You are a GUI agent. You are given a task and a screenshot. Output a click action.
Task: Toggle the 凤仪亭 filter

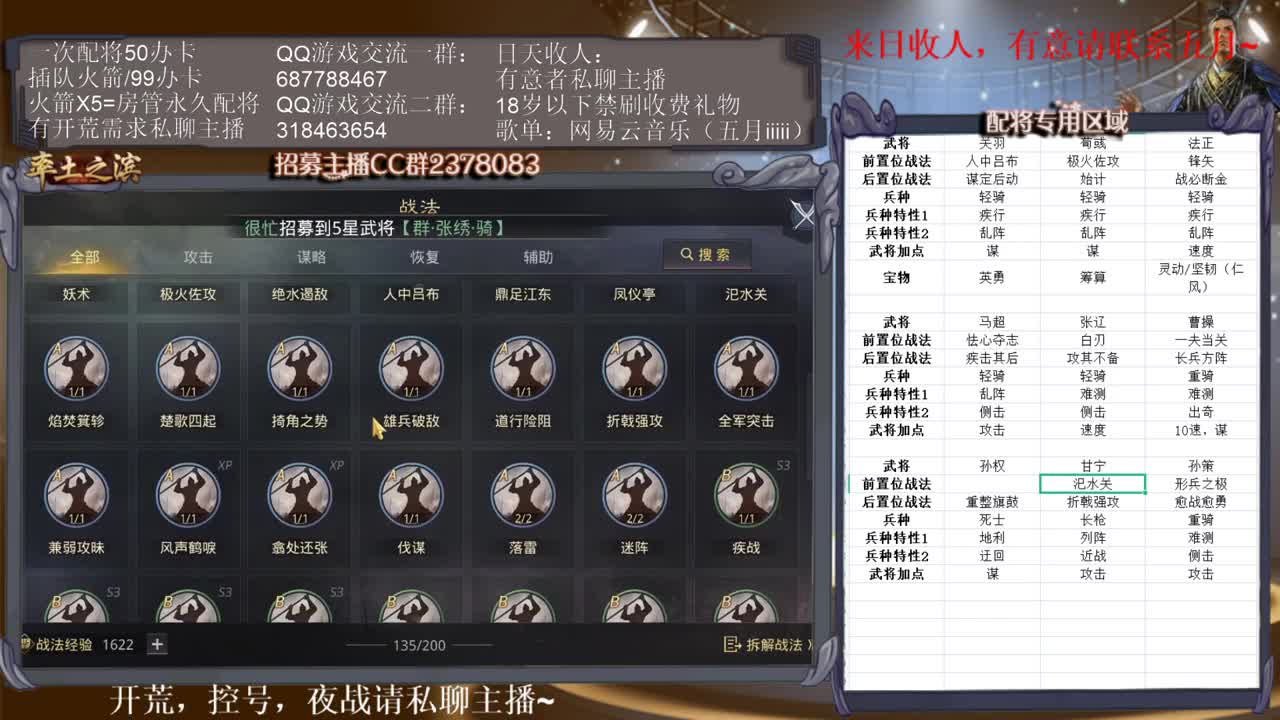[x=634, y=295]
